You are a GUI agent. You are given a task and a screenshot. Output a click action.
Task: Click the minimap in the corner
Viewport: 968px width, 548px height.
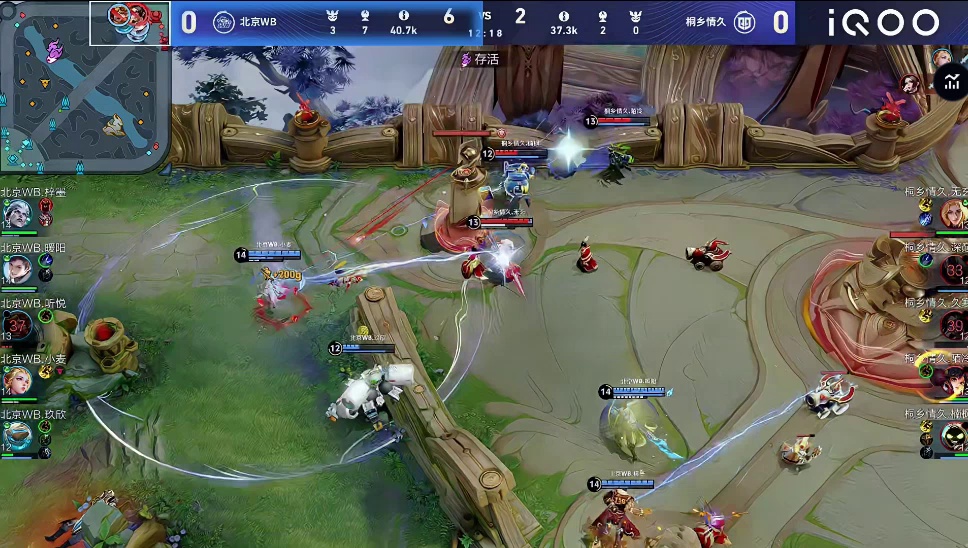tap(85, 88)
